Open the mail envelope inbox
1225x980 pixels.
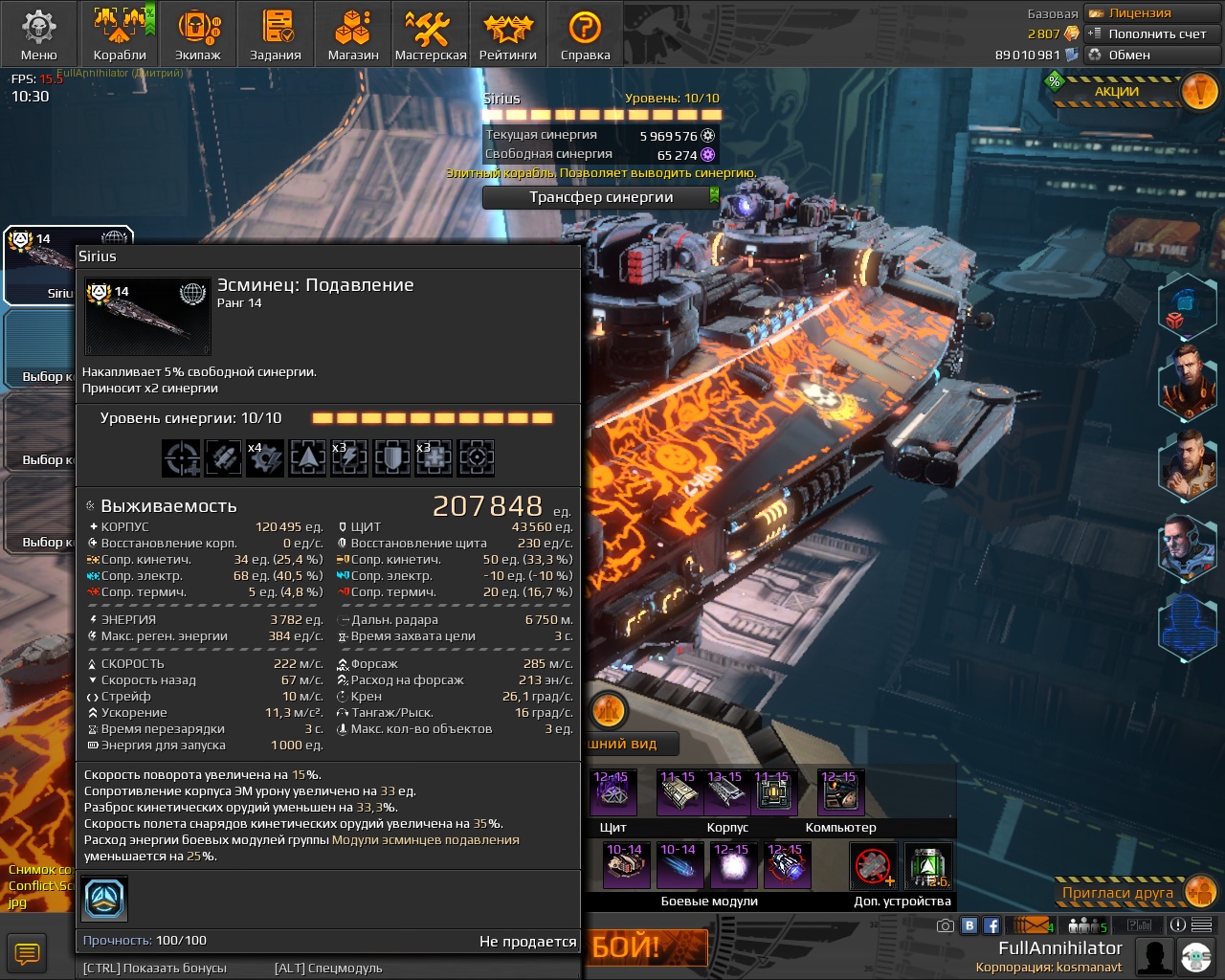pos(1030,925)
